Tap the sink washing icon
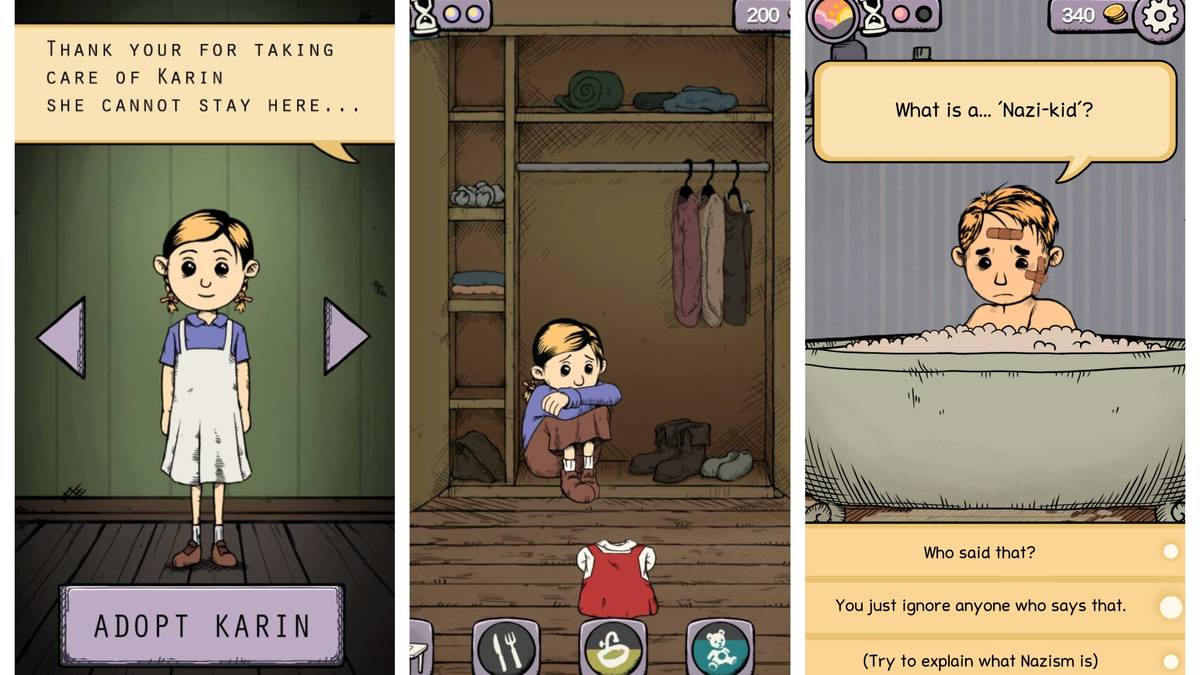 [x=613, y=648]
